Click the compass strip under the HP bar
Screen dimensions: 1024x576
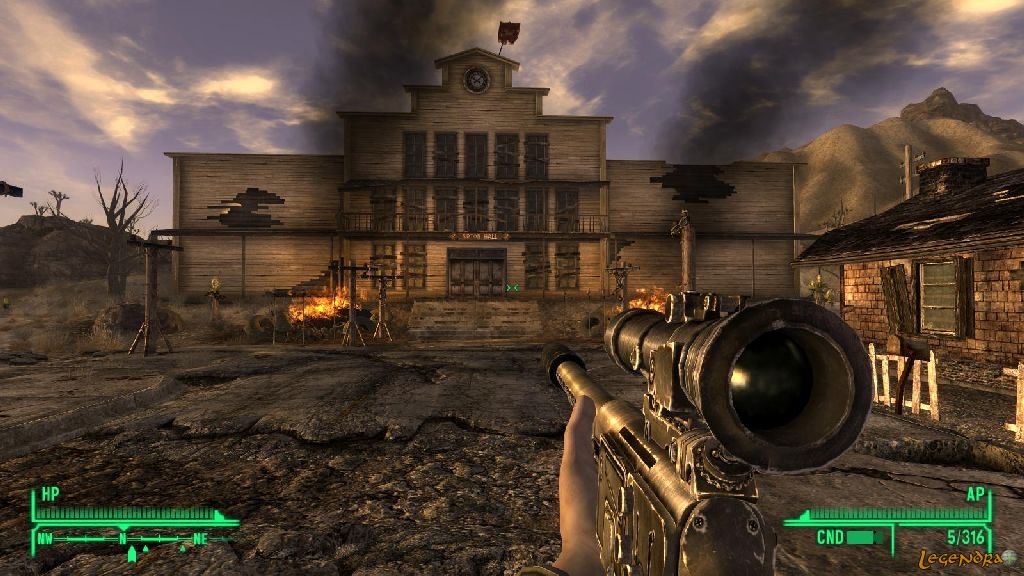(x=135, y=539)
